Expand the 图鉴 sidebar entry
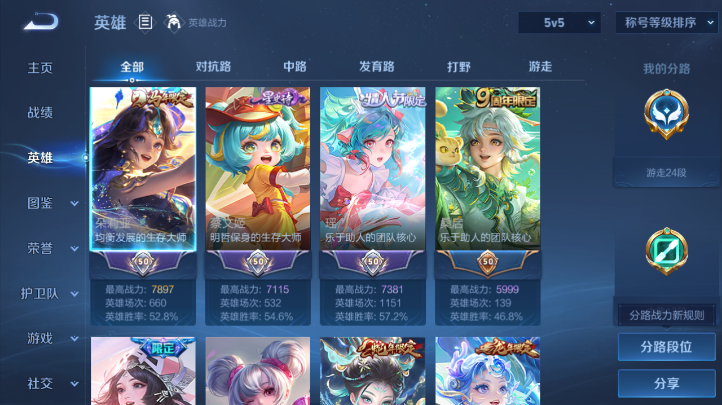 pyautogui.click(x=52, y=203)
